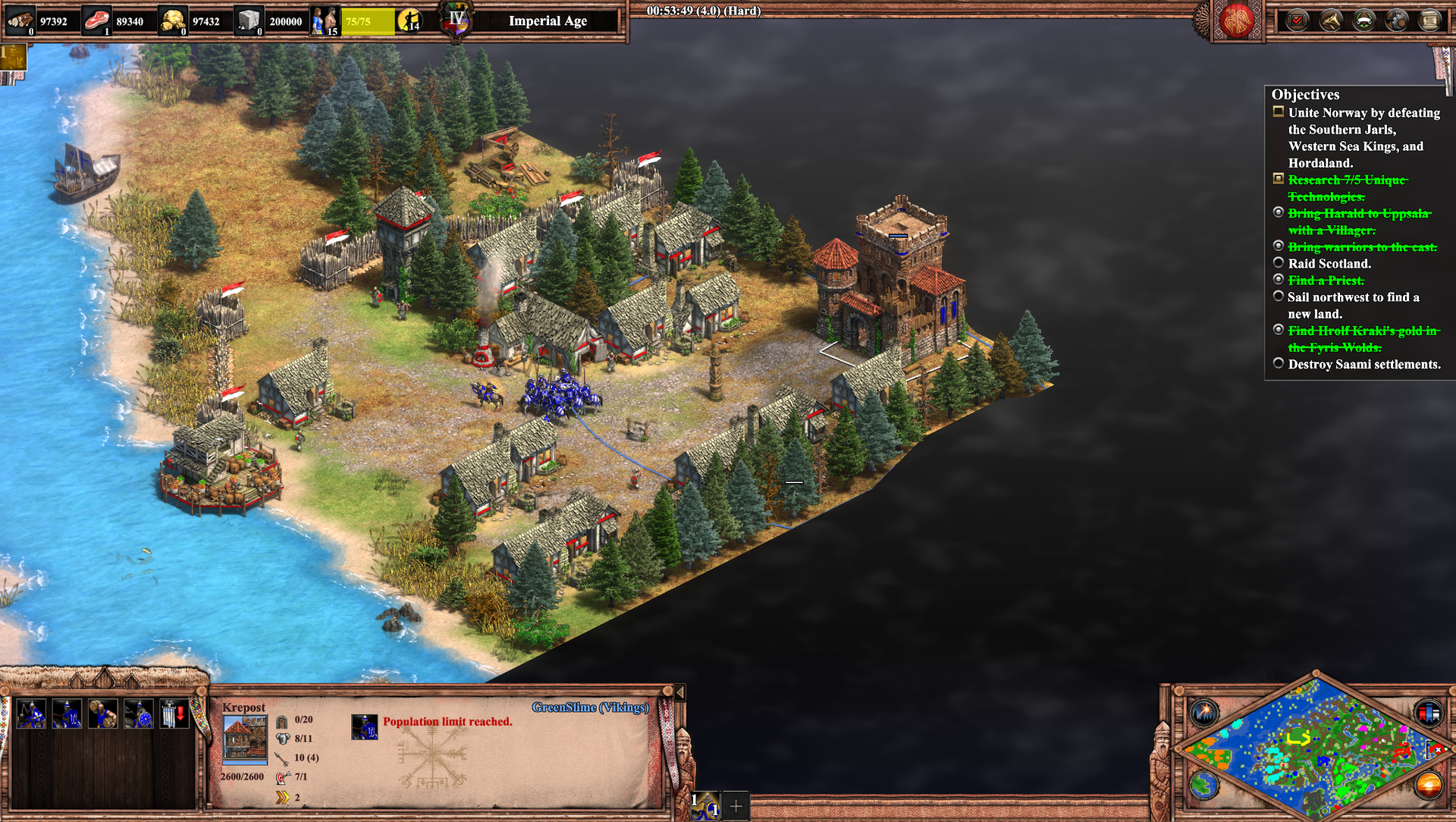Screen dimensions: 1456x822
Task: Open the tech tree gears button
Action: point(1397,20)
